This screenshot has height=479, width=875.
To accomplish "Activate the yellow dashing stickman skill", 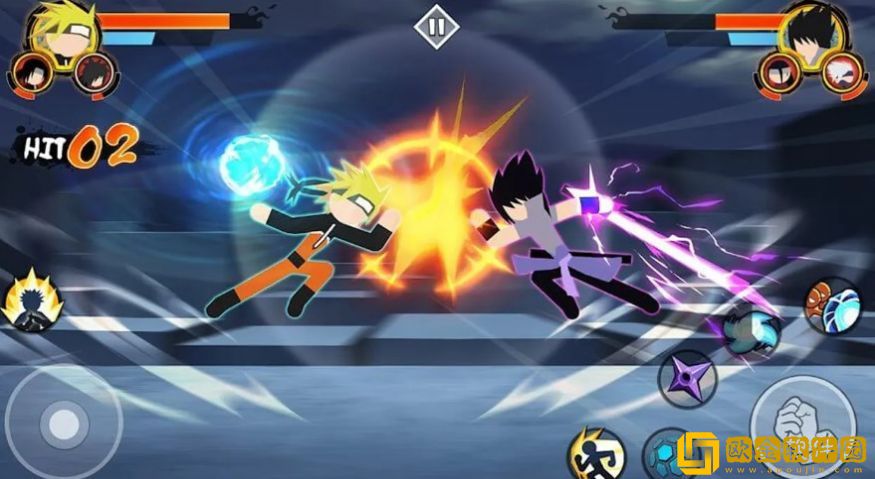I will click(596, 453).
